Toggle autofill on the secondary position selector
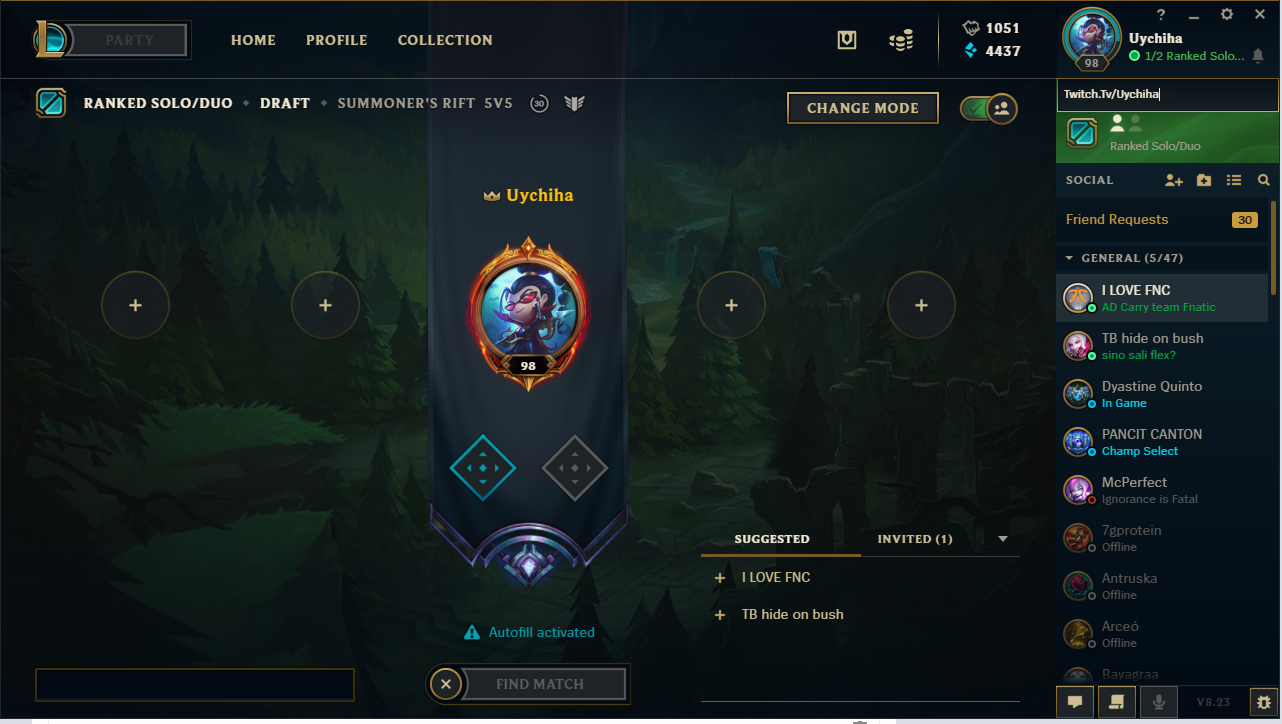This screenshot has height=724, width=1282. pyautogui.click(x=575, y=467)
